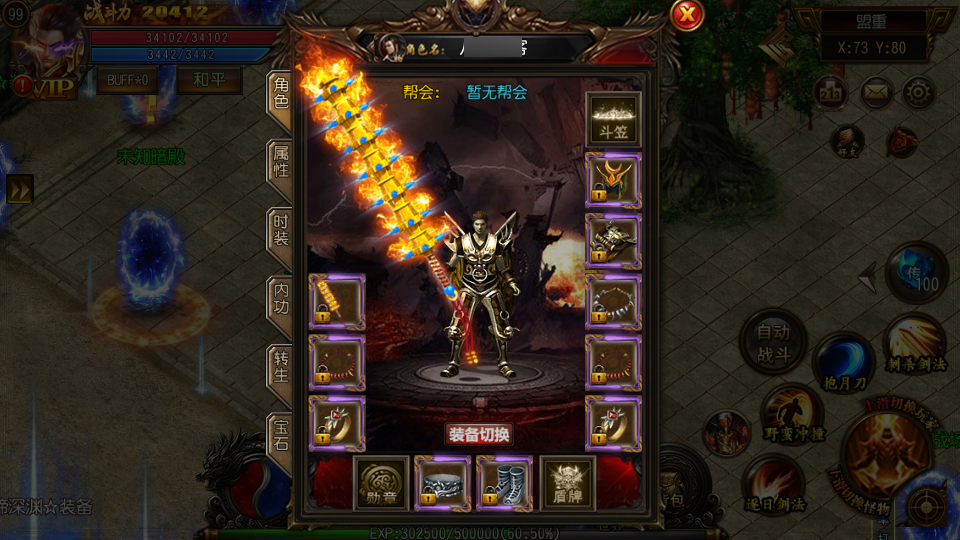Select the equipped sword weapon slot
Screen dimensions: 960x540
pos(337,301)
